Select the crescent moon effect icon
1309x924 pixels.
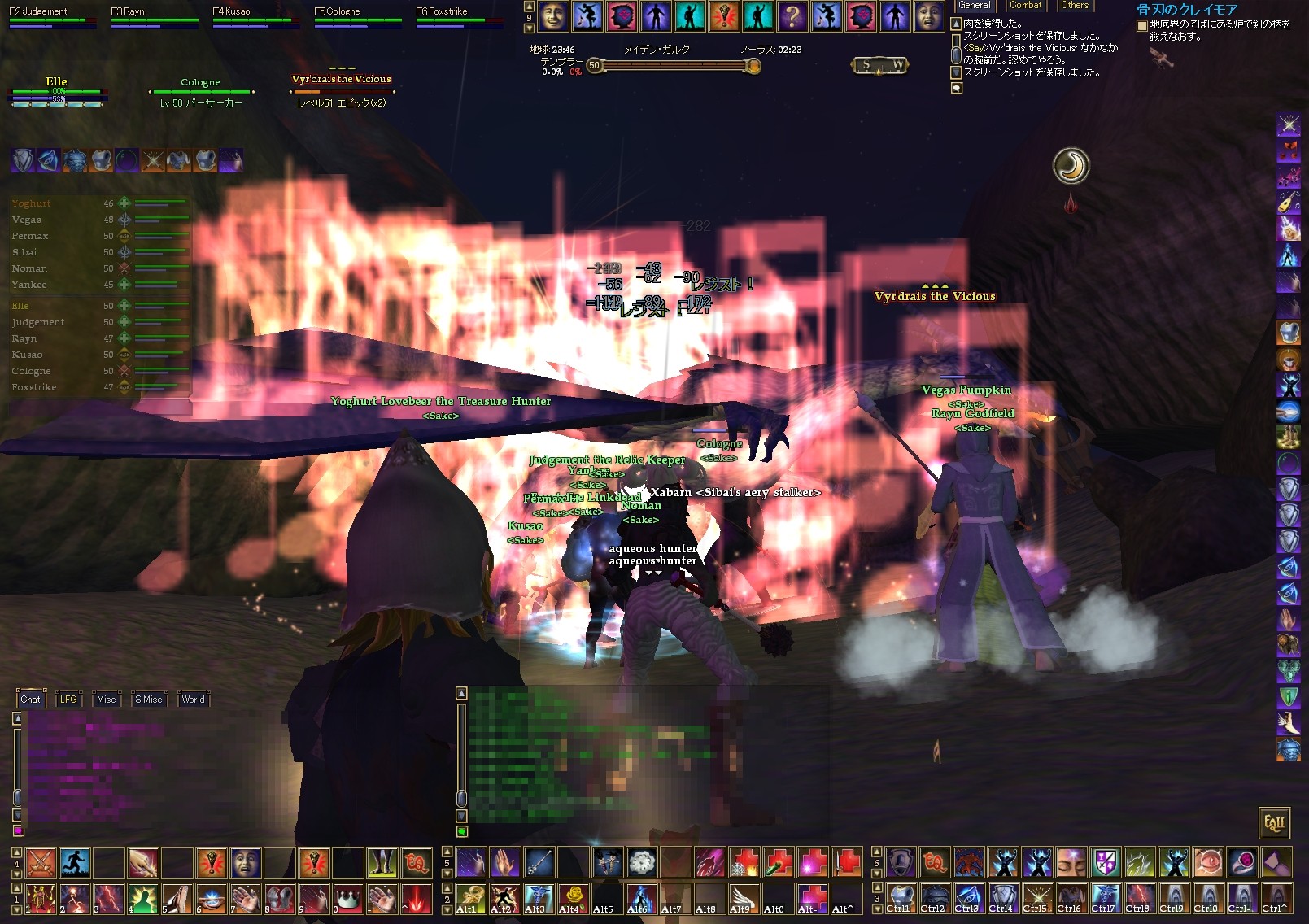1071,166
